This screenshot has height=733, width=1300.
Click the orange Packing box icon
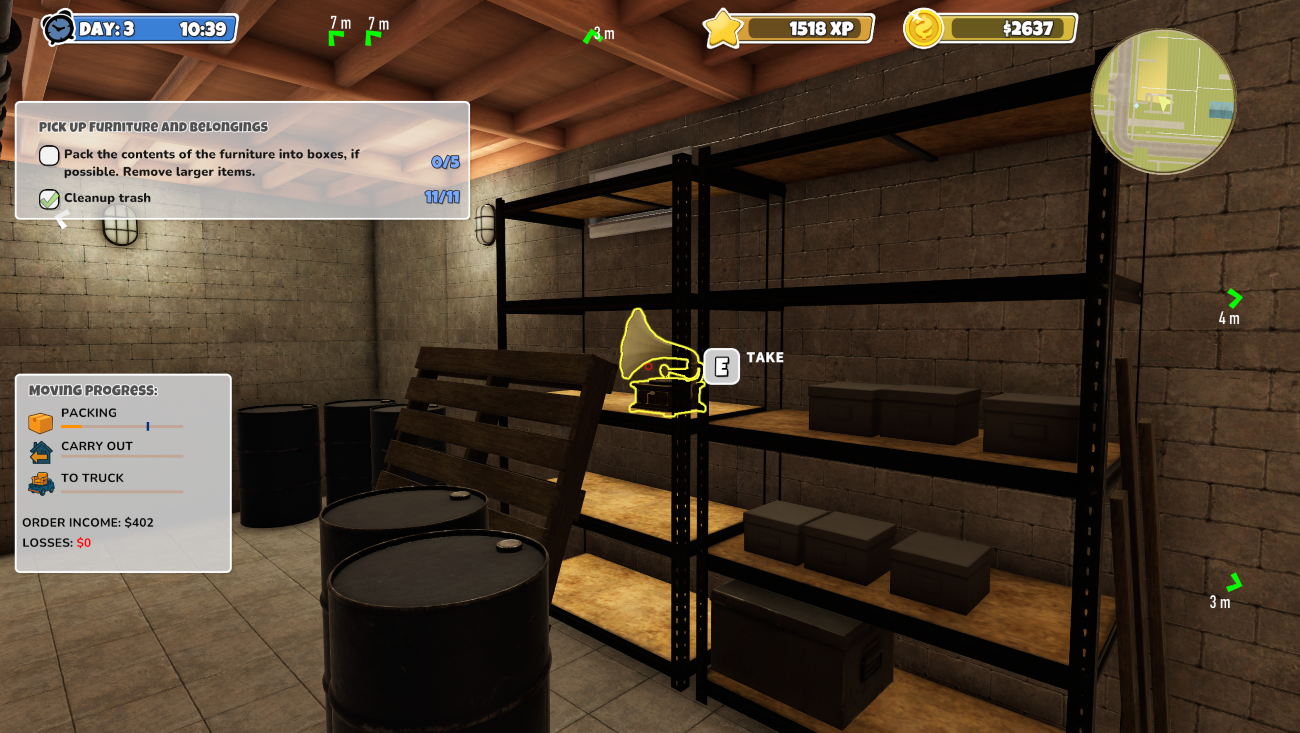pyautogui.click(x=40, y=422)
